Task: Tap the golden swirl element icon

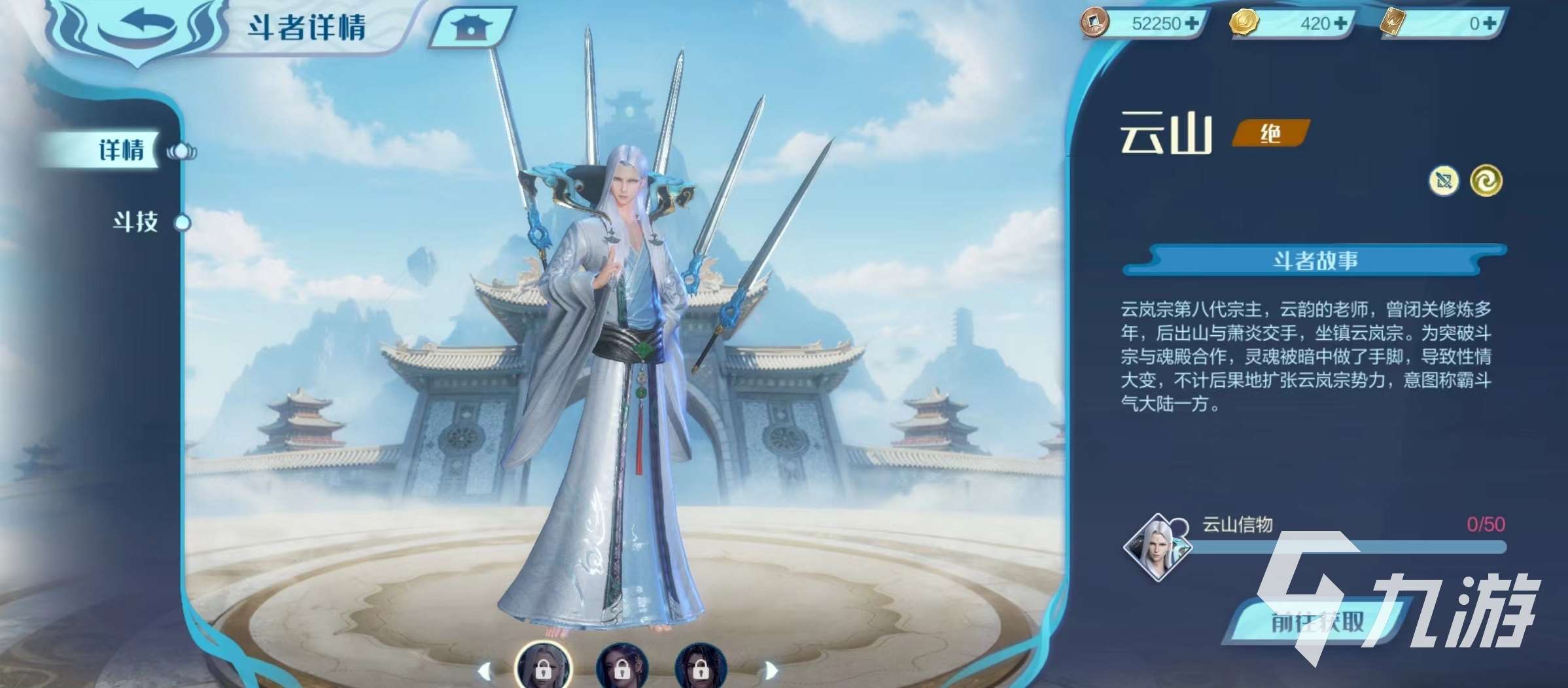Action: click(1486, 181)
